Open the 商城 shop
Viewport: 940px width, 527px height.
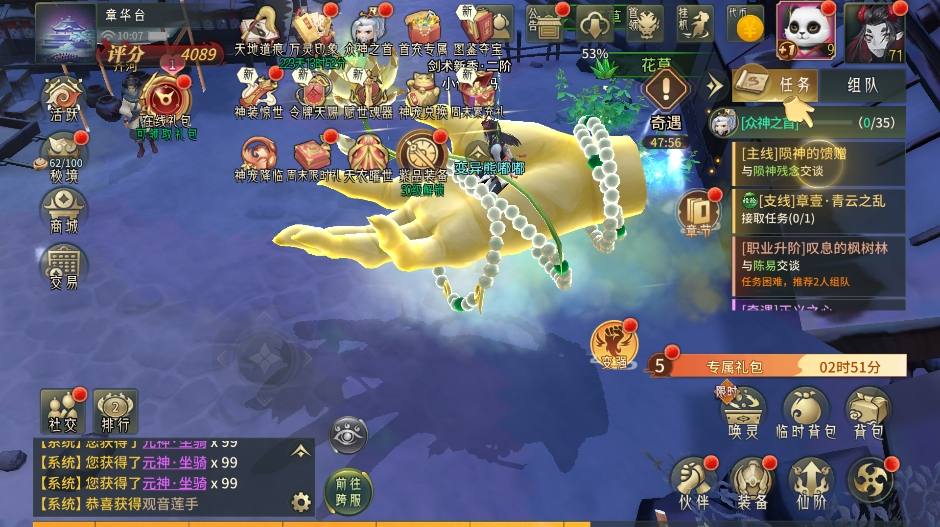(x=64, y=211)
